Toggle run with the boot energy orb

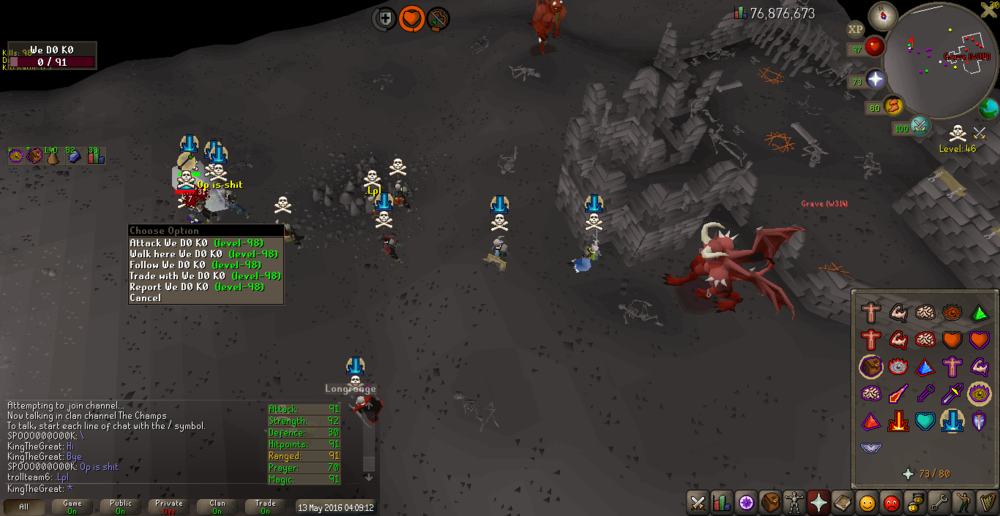892,106
